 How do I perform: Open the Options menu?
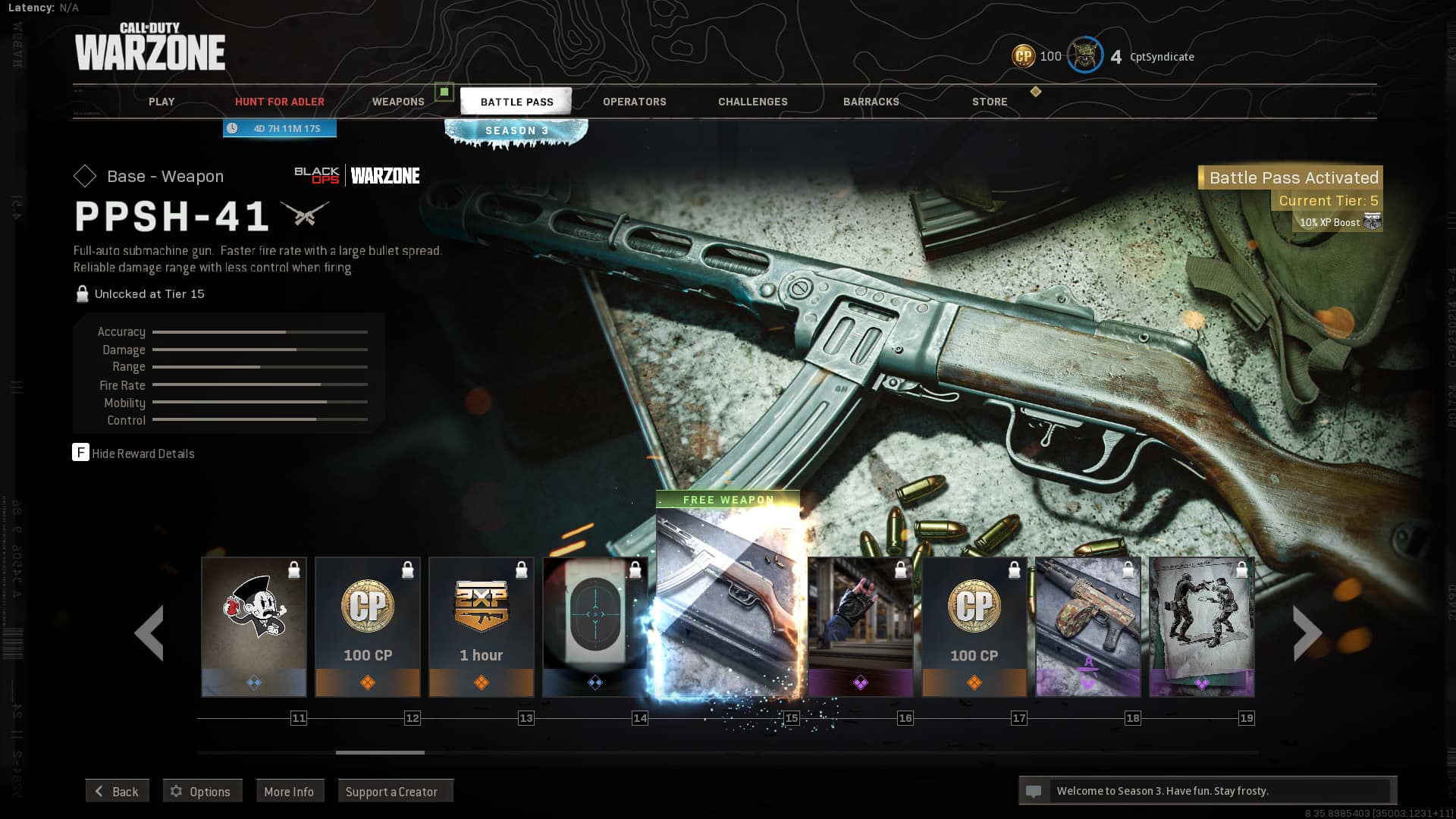202,791
